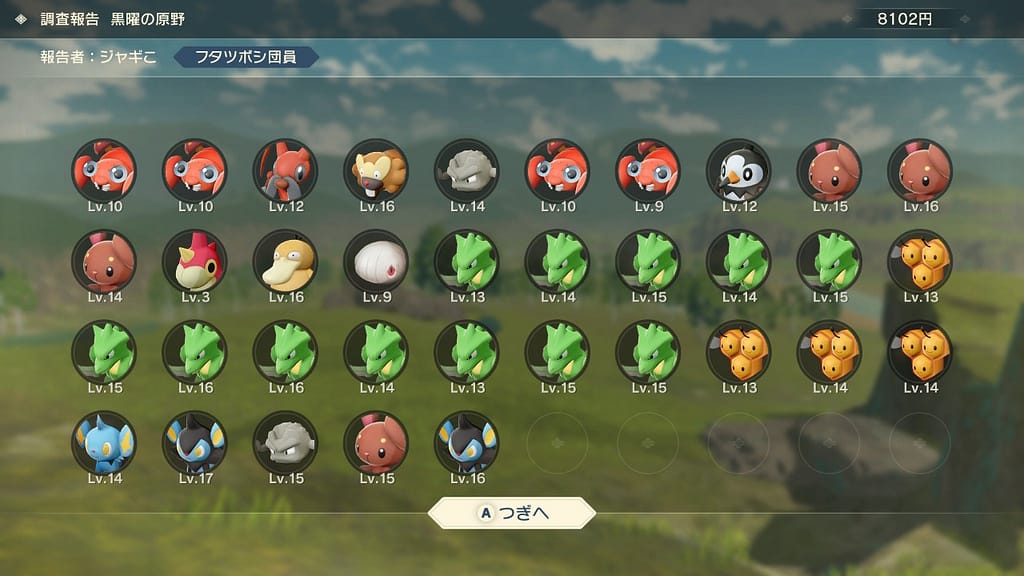Choose the Starly Lv.12 icon
This screenshot has height=576, width=1024.
point(738,171)
